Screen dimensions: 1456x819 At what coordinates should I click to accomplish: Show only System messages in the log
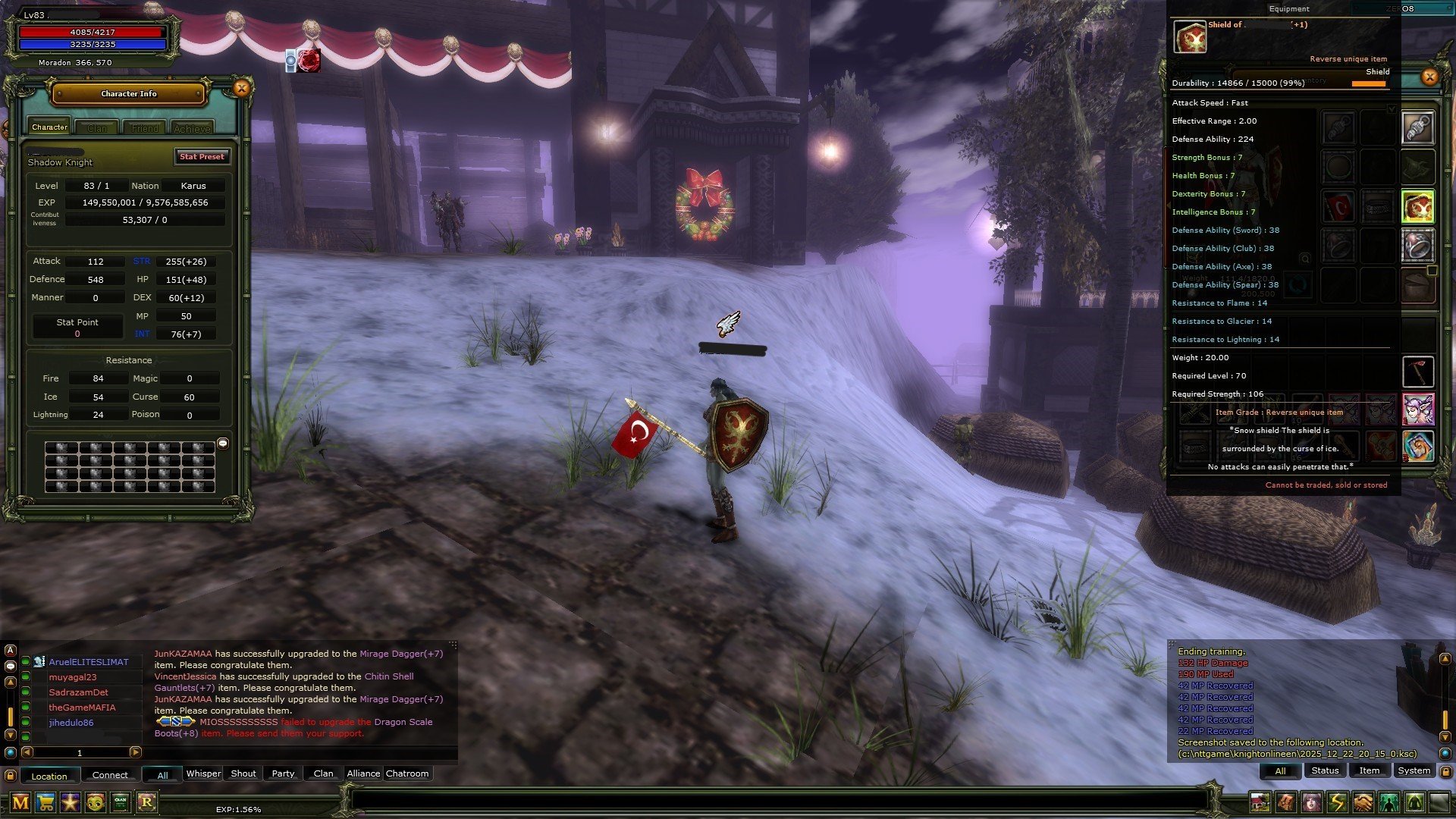click(x=1414, y=770)
